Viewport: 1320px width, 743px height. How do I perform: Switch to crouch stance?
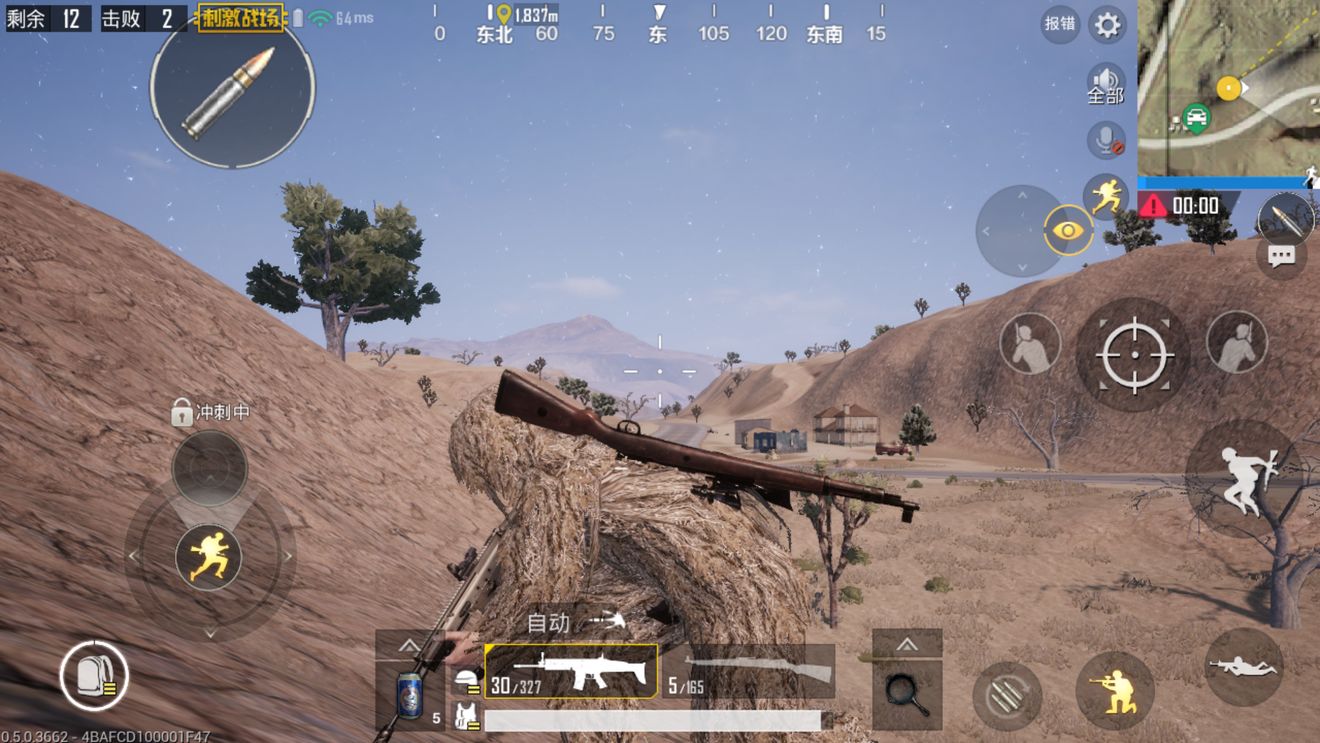pyautogui.click(x=1114, y=690)
